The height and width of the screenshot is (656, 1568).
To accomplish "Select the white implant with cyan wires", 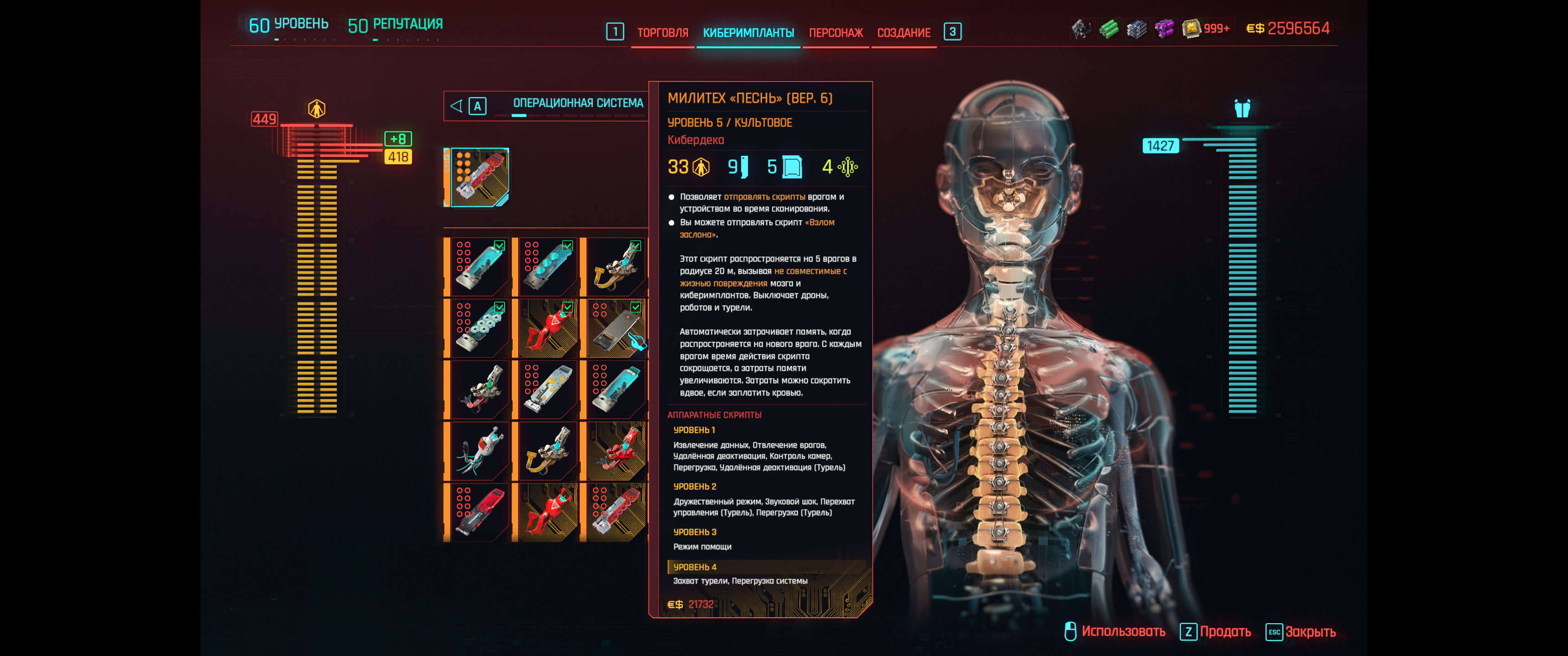I will 480,451.
